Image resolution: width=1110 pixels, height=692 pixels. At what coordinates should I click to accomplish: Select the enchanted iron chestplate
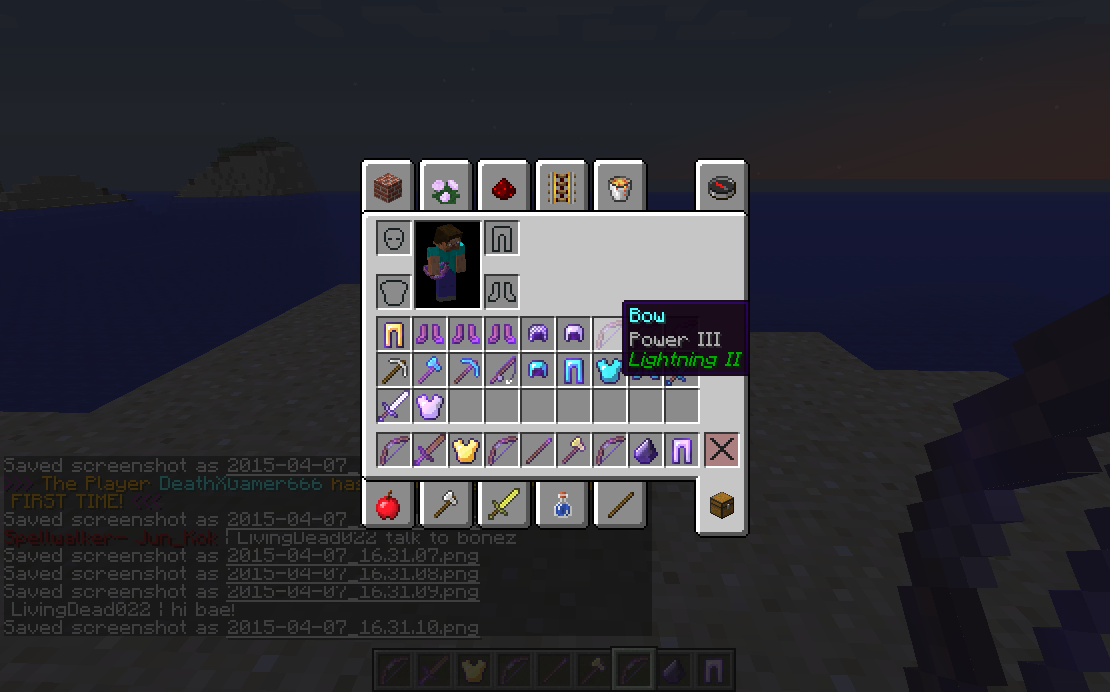pos(429,406)
